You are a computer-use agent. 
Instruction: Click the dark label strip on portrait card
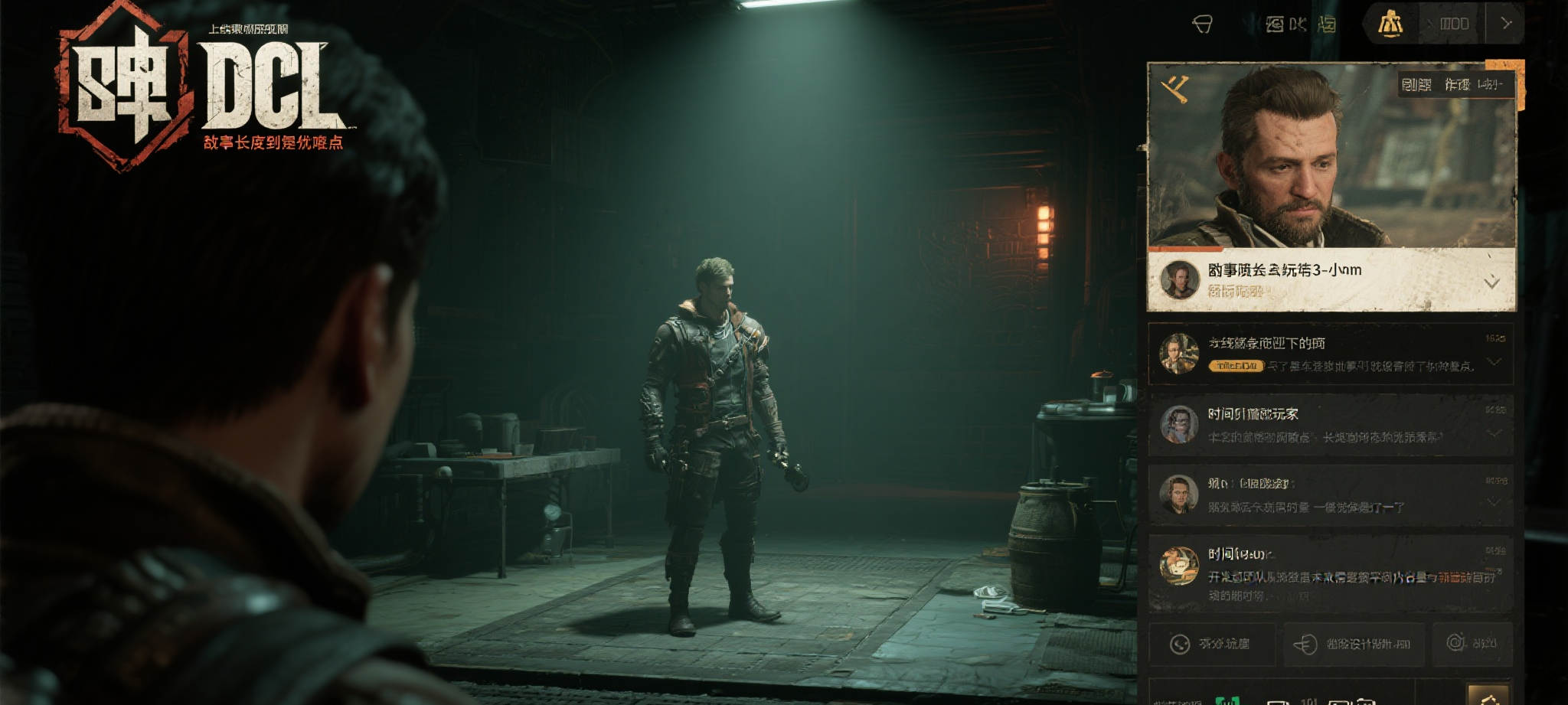click(x=1456, y=84)
